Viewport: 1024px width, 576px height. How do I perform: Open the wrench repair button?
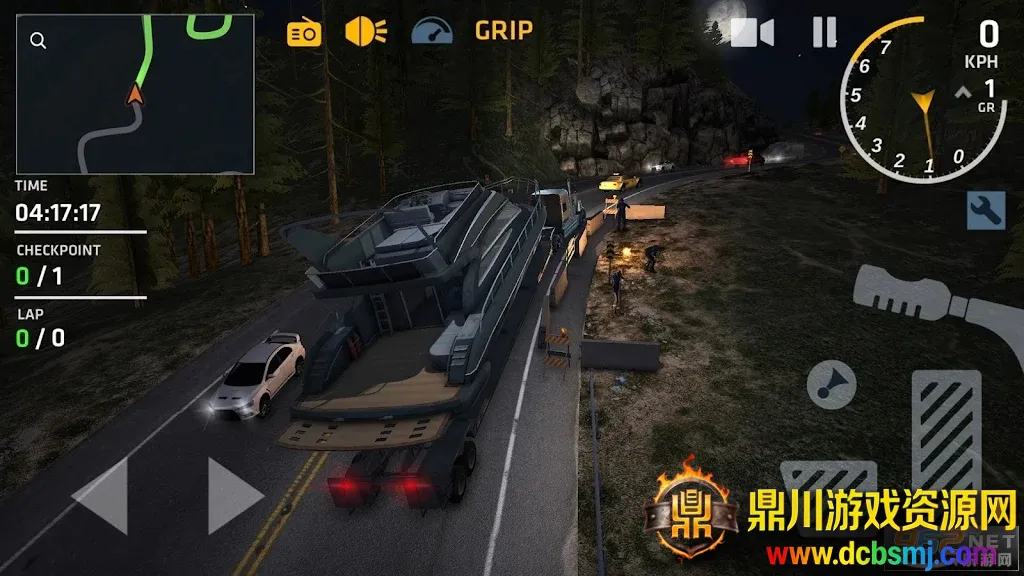(x=985, y=210)
